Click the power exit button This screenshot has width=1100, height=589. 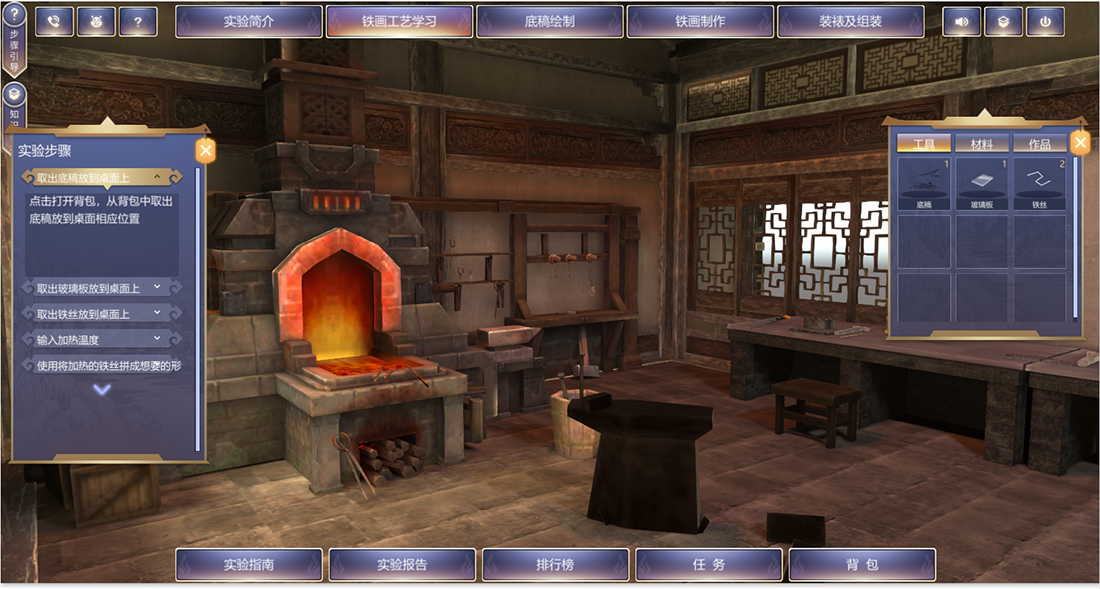pos(1045,21)
